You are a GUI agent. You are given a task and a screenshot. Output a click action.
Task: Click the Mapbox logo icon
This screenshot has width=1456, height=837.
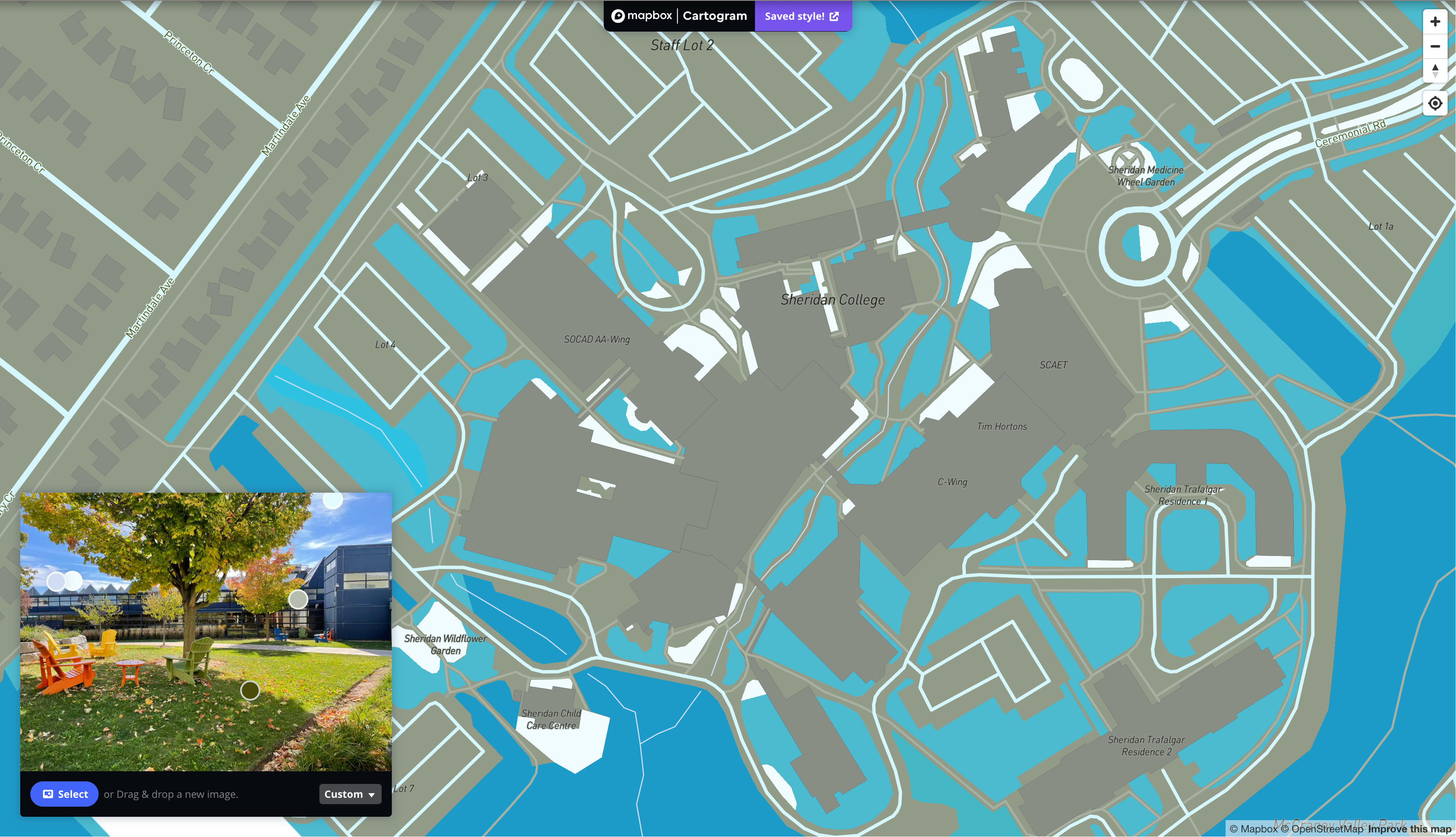619,16
